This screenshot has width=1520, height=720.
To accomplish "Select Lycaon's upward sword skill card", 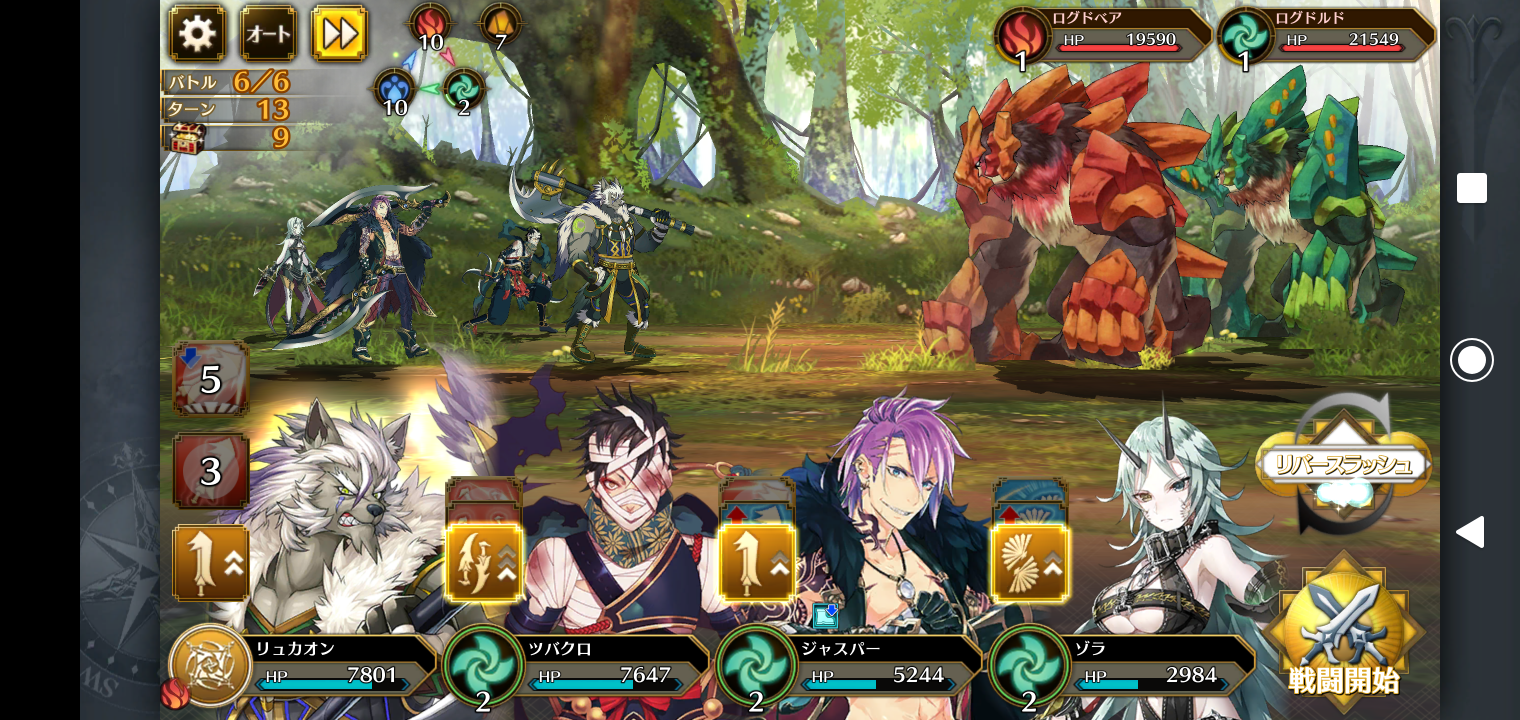I will click(211, 562).
